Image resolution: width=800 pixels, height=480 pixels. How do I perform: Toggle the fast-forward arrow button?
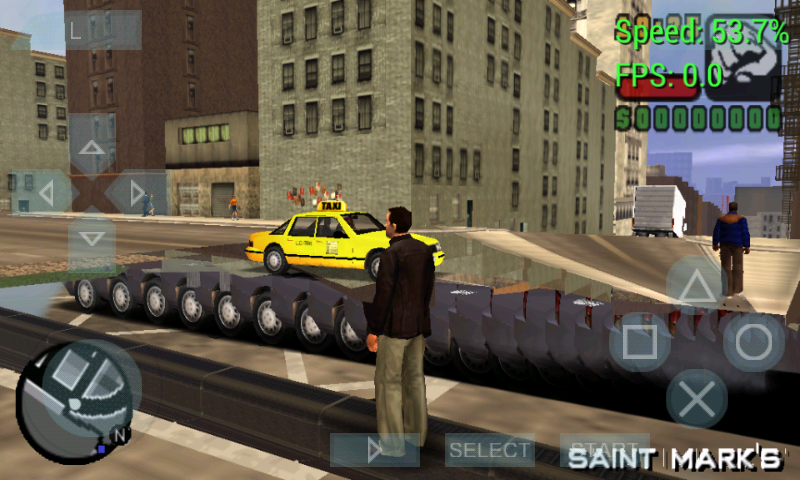(x=375, y=450)
